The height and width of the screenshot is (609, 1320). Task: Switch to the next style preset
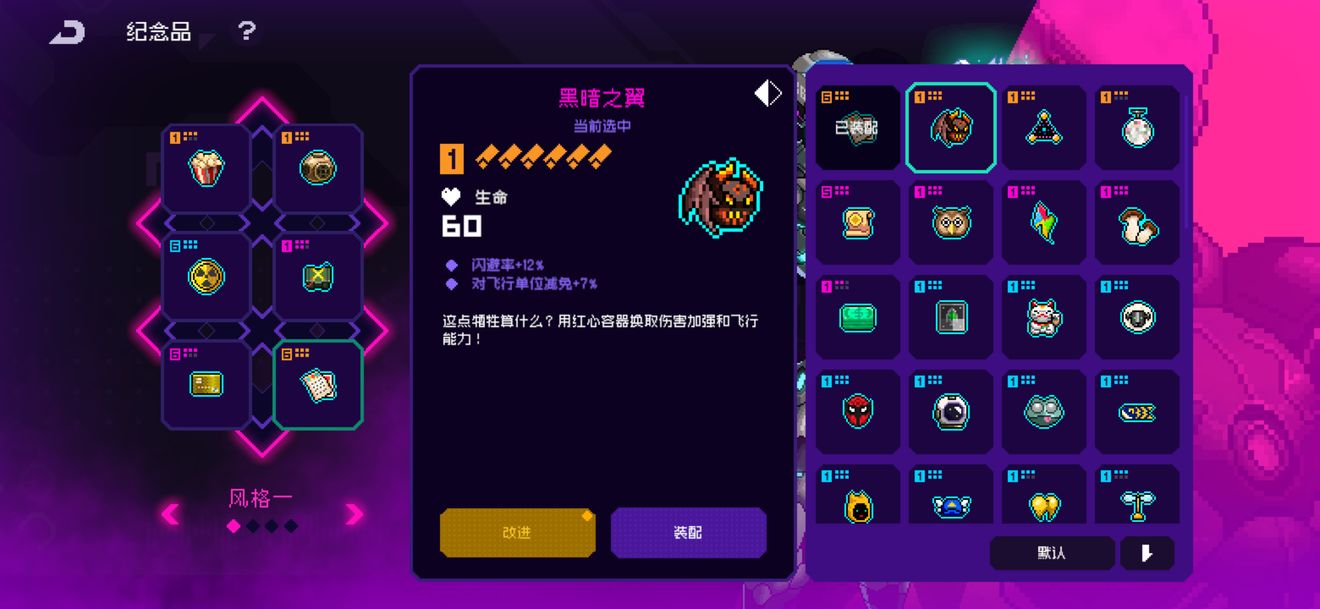(354, 514)
